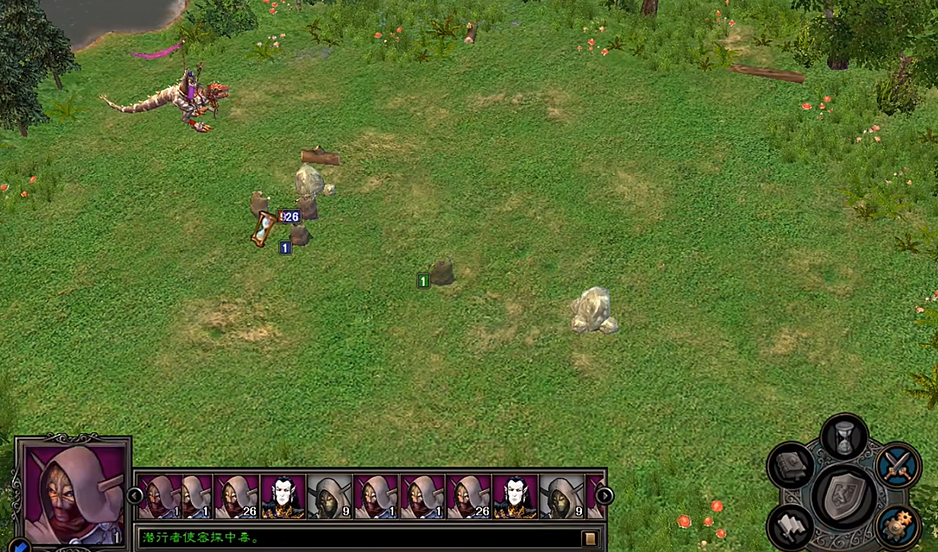Toggle auto-combat with the crossed swords

pyautogui.click(x=897, y=466)
